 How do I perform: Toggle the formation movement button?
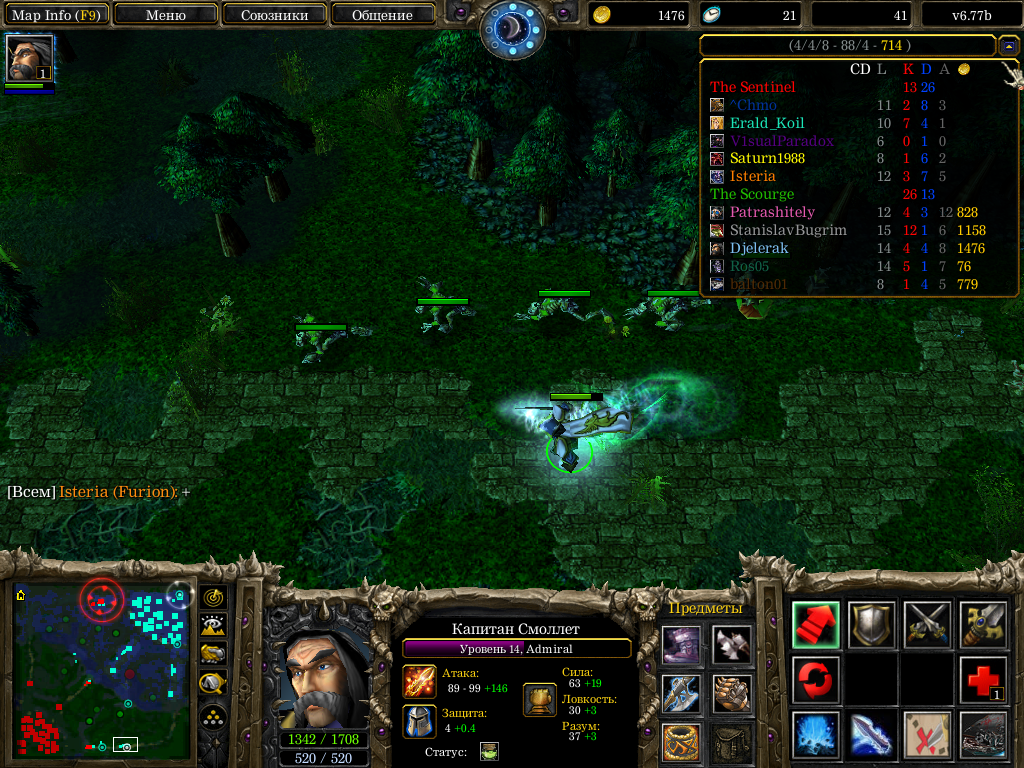tap(213, 716)
